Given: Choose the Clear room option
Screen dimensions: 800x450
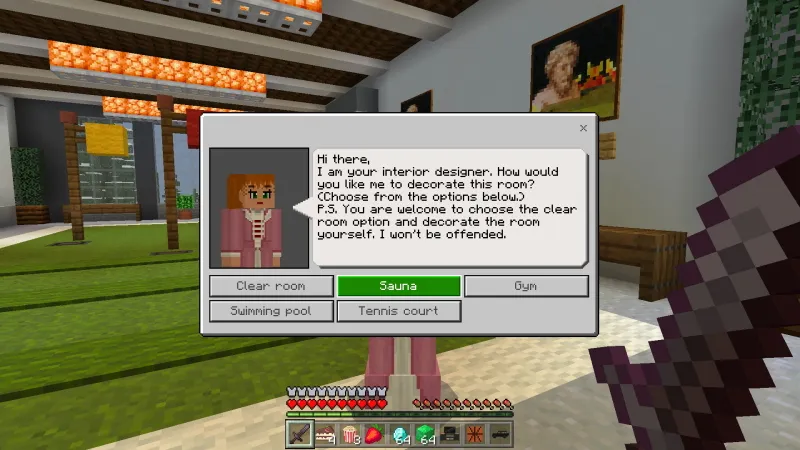Looking at the screenshot, I should tap(271, 286).
